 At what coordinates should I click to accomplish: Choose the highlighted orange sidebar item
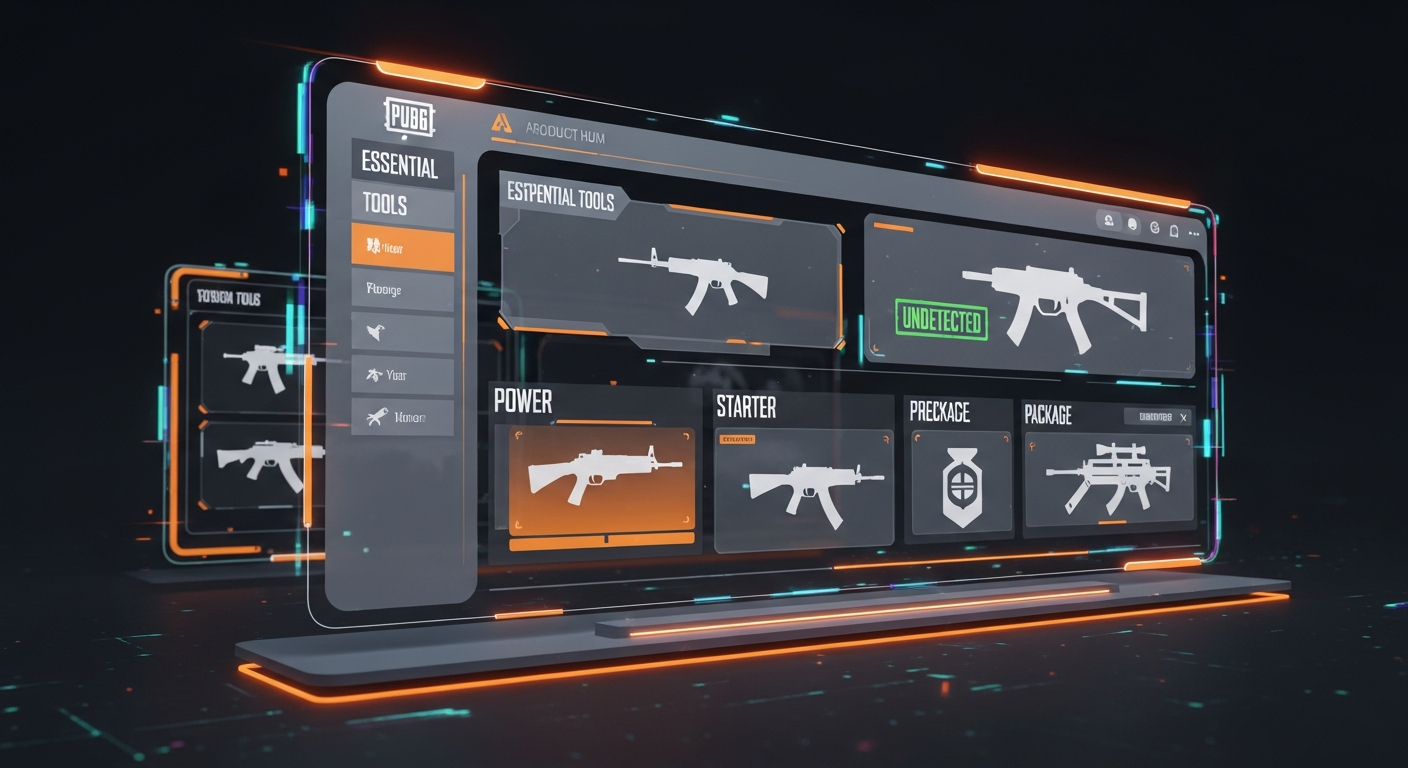click(402, 248)
